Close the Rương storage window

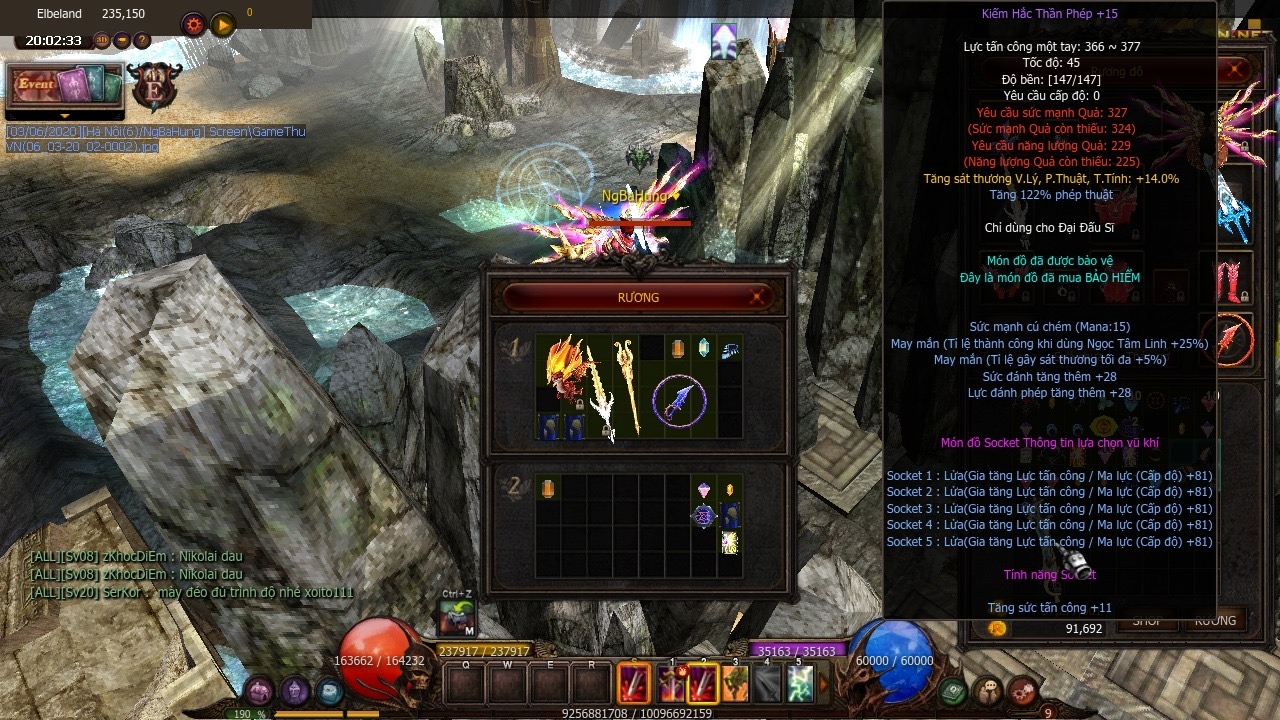point(757,297)
